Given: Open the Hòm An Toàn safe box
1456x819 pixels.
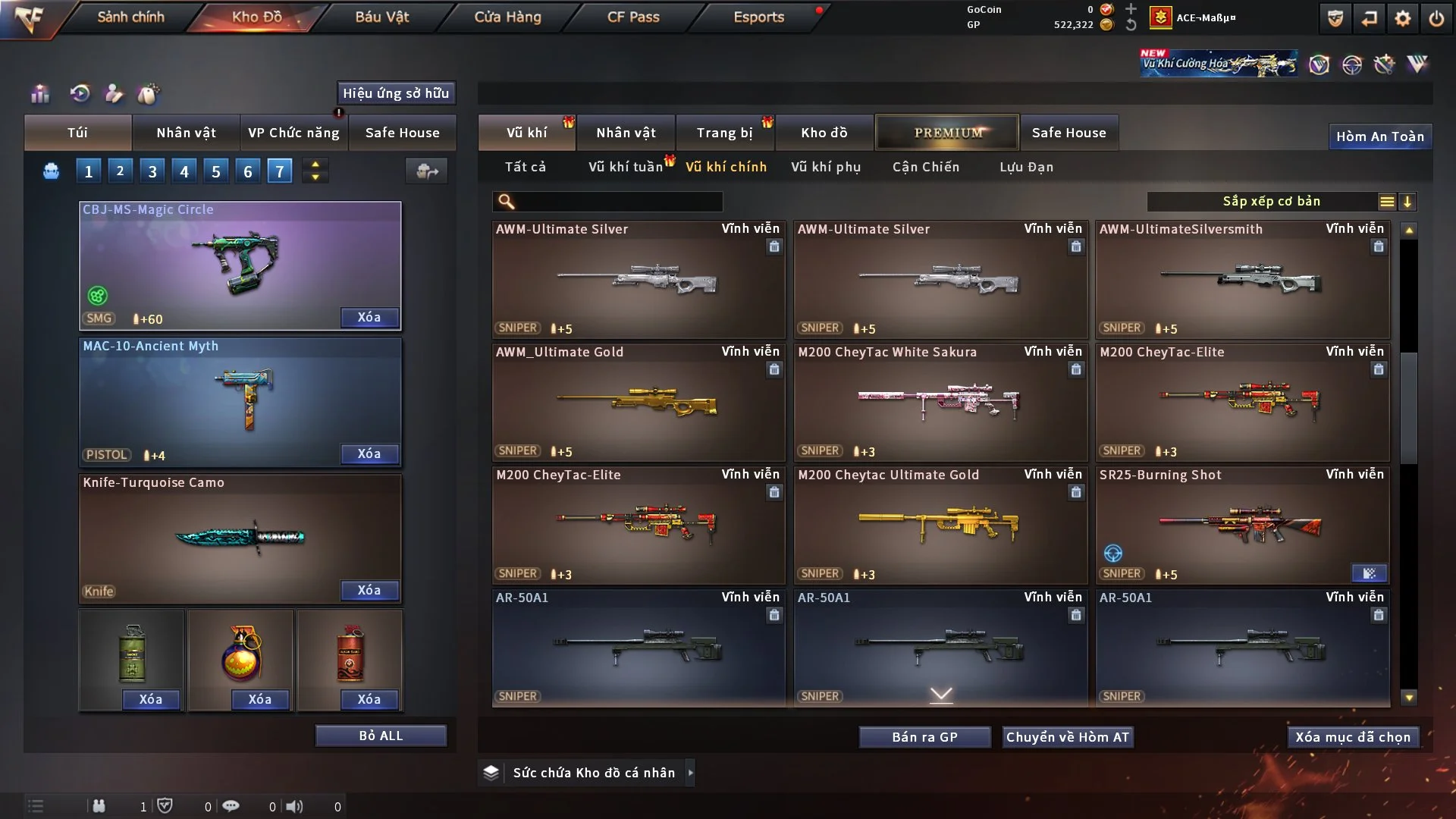Looking at the screenshot, I should click(x=1379, y=136).
